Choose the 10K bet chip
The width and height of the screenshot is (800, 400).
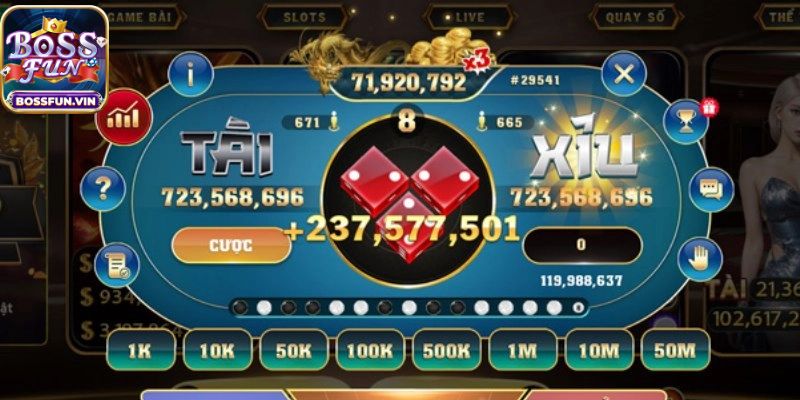(x=216, y=349)
